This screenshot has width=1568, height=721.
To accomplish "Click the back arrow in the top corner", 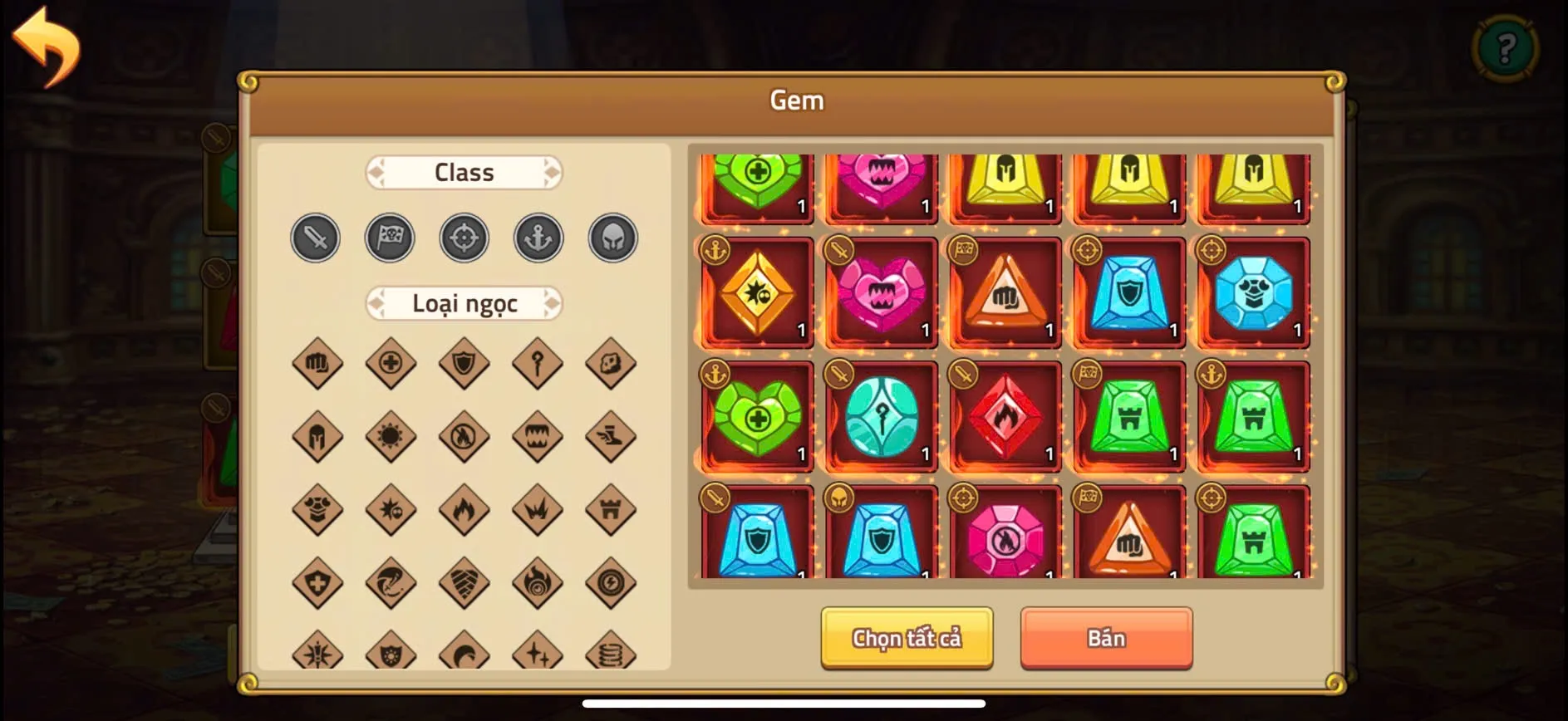I will click(x=47, y=46).
